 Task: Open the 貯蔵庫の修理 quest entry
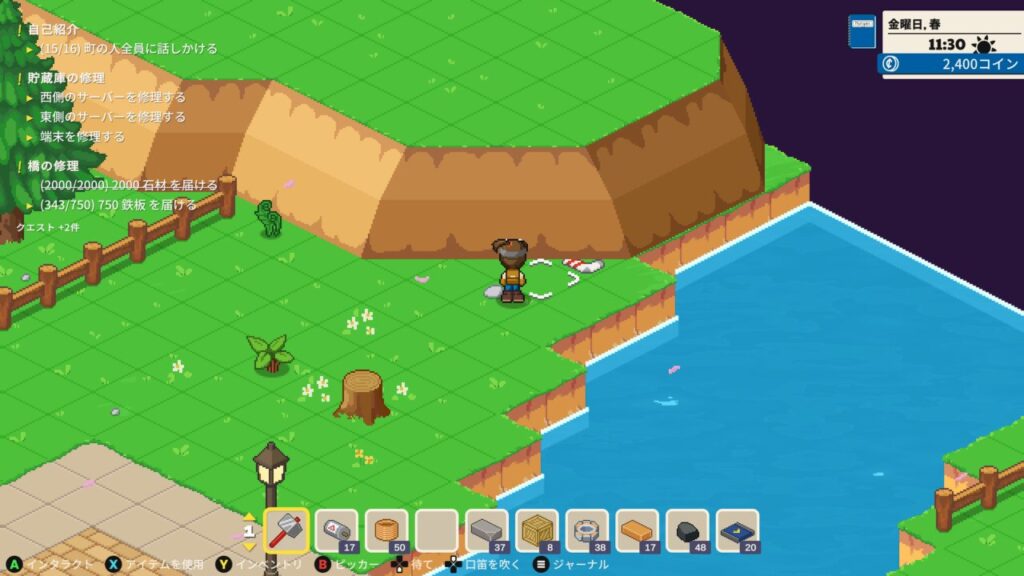coord(66,78)
